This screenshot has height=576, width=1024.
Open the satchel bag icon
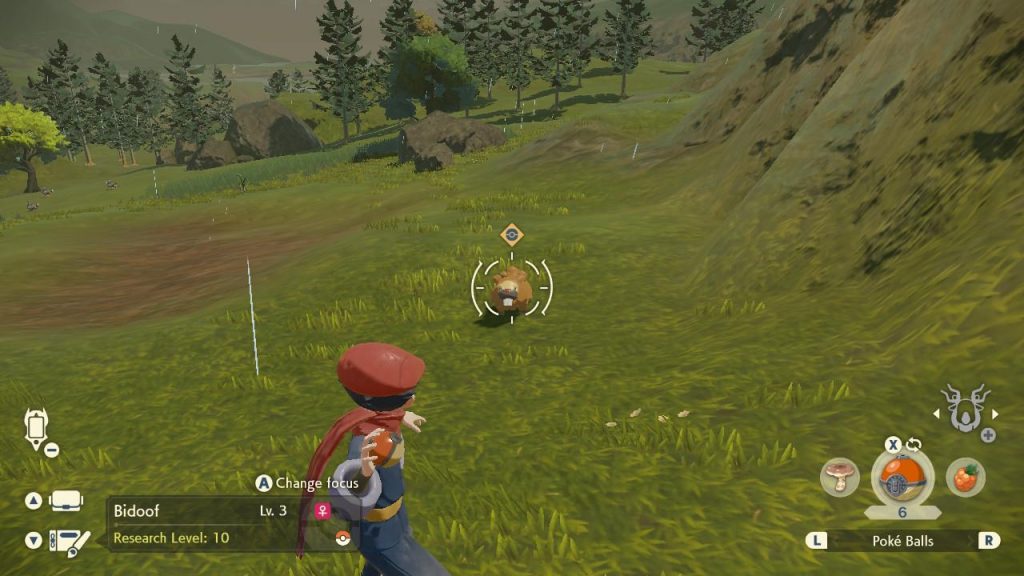coord(67,500)
